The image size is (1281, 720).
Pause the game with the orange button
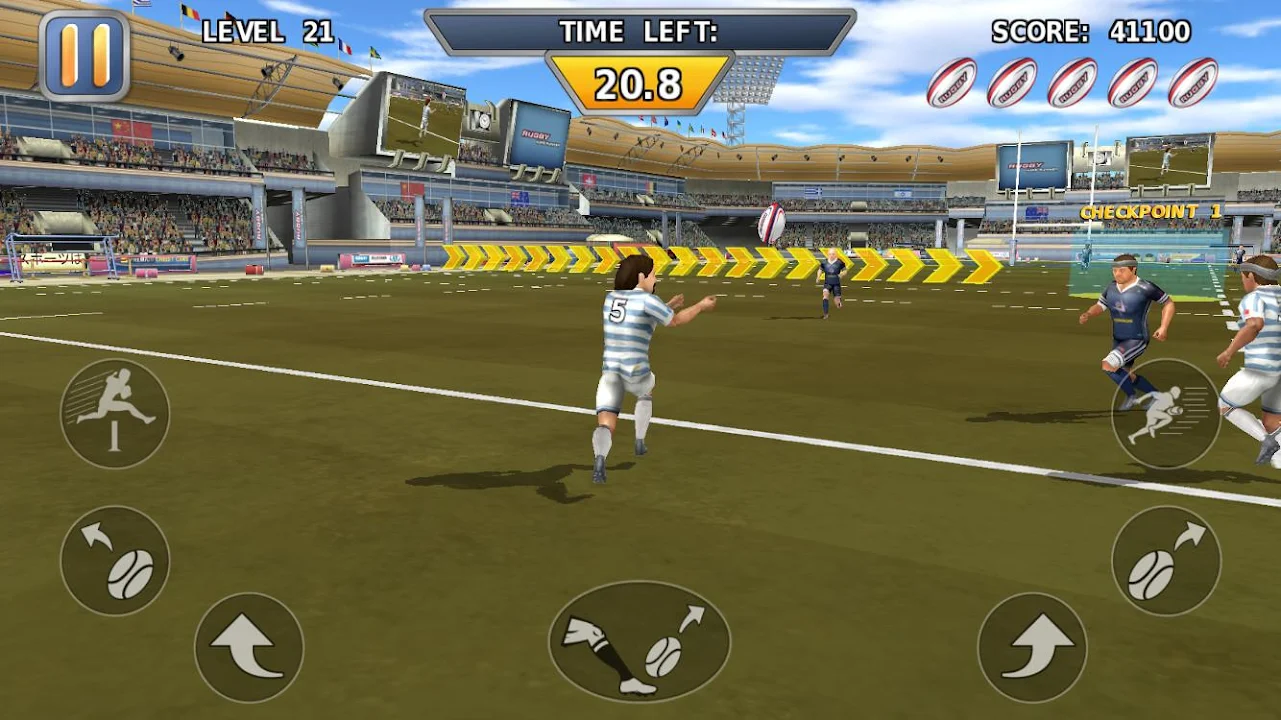pos(84,55)
